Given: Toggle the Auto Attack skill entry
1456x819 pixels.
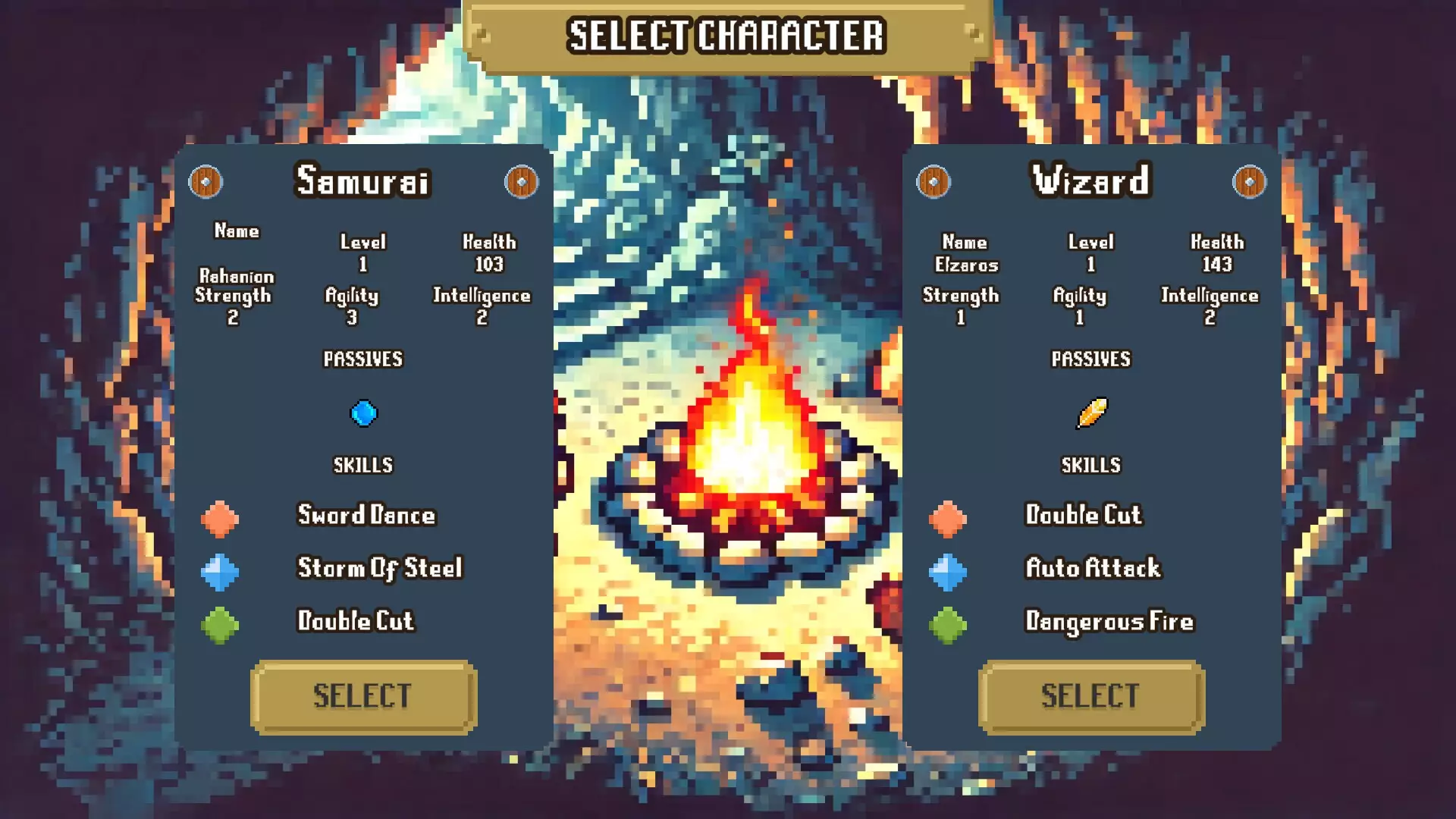Looking at the screenshot, I should (1092, 569).
